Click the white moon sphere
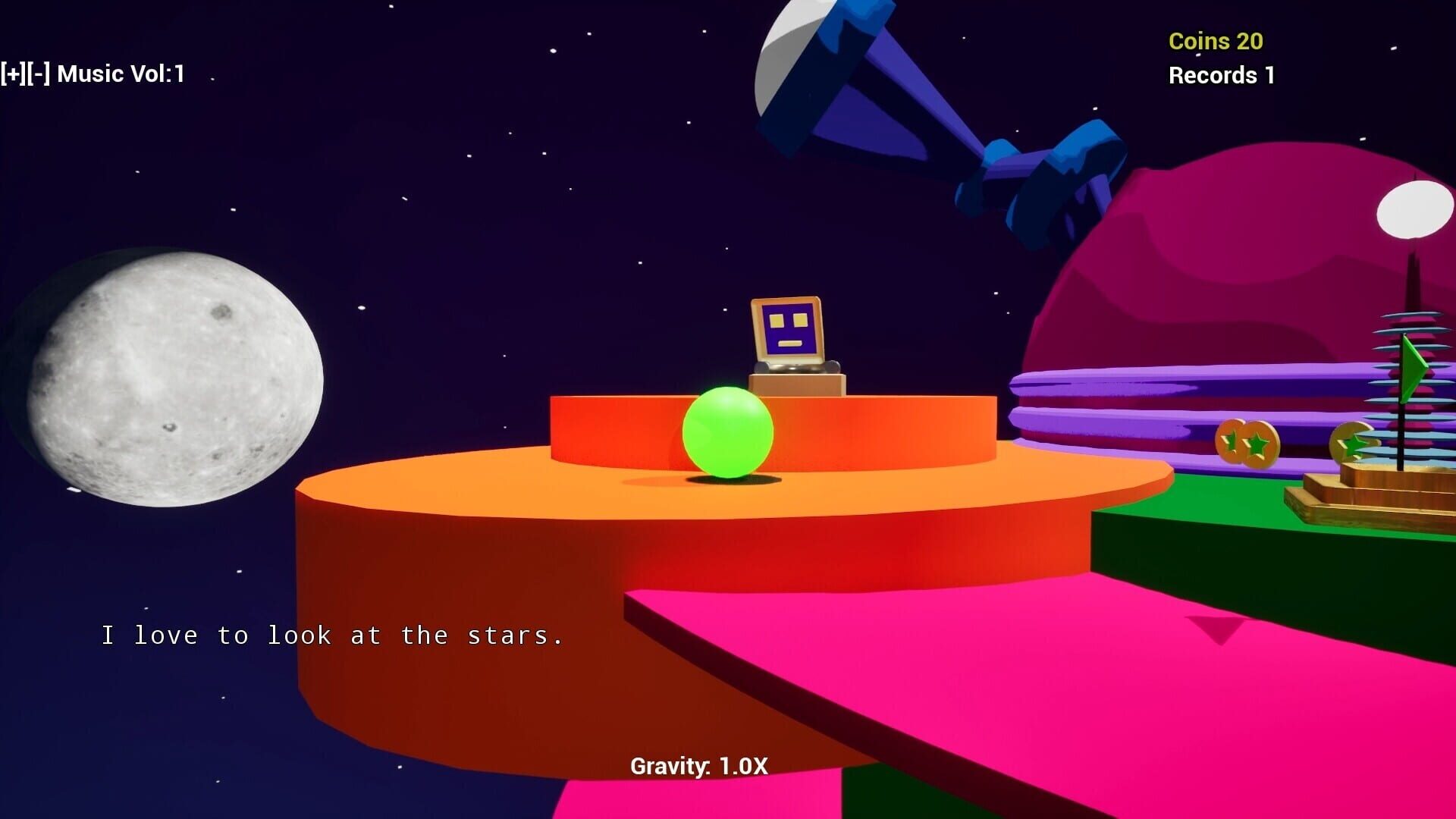Image resolution: width=1456 pixels, height=819 pixels. 174,372
